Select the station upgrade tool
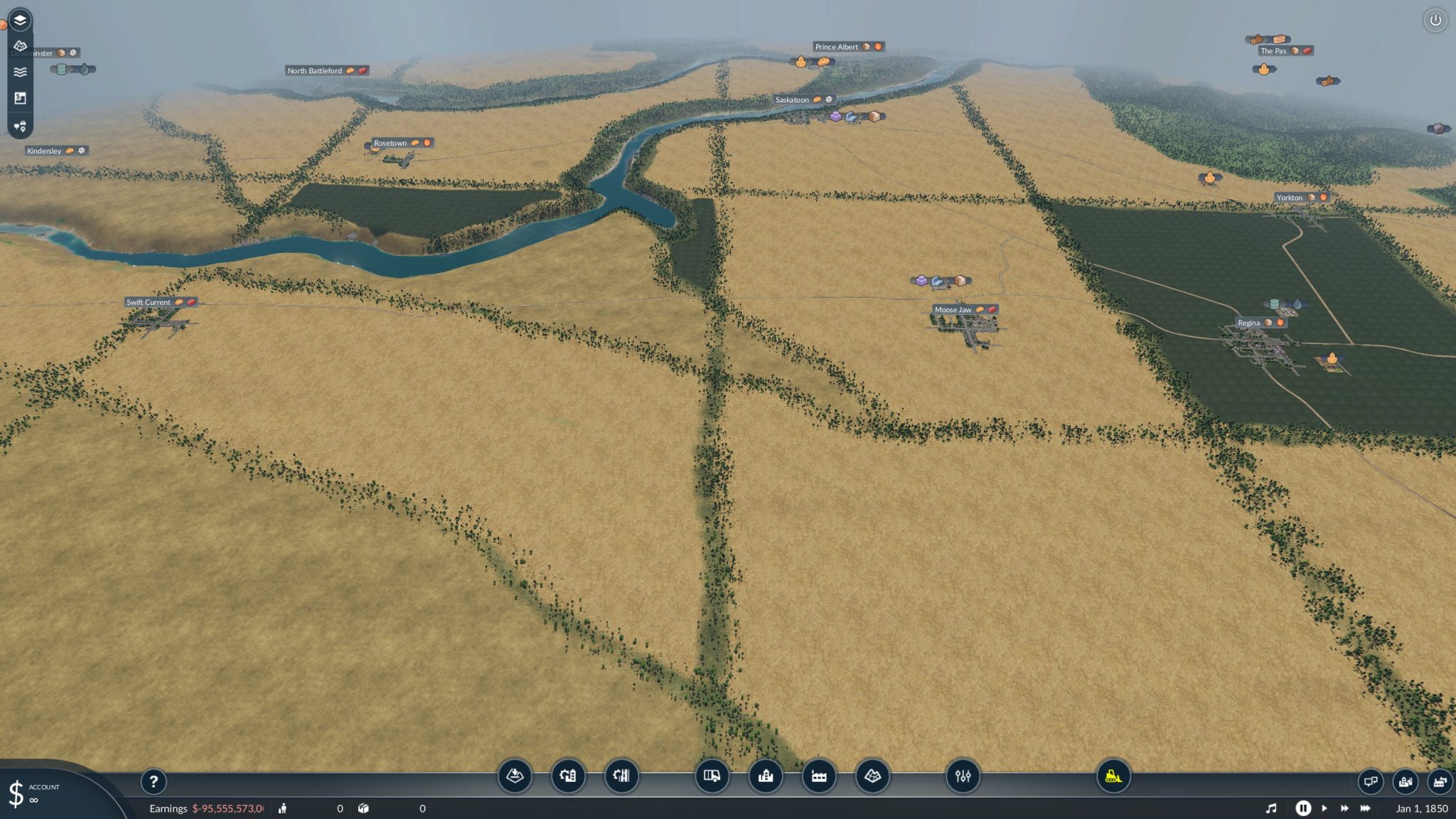This screenshot has width=1456, height=819. click(x=569, y=777)
